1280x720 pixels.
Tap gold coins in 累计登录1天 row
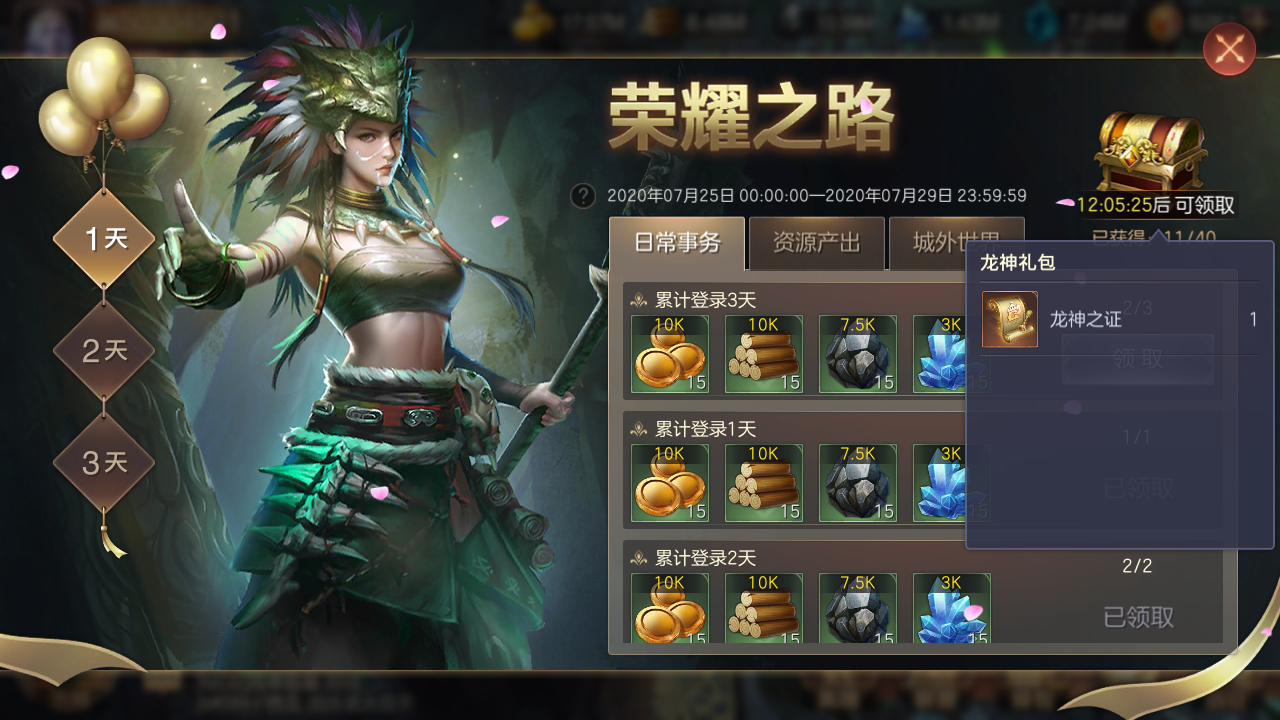coord(670,483)
